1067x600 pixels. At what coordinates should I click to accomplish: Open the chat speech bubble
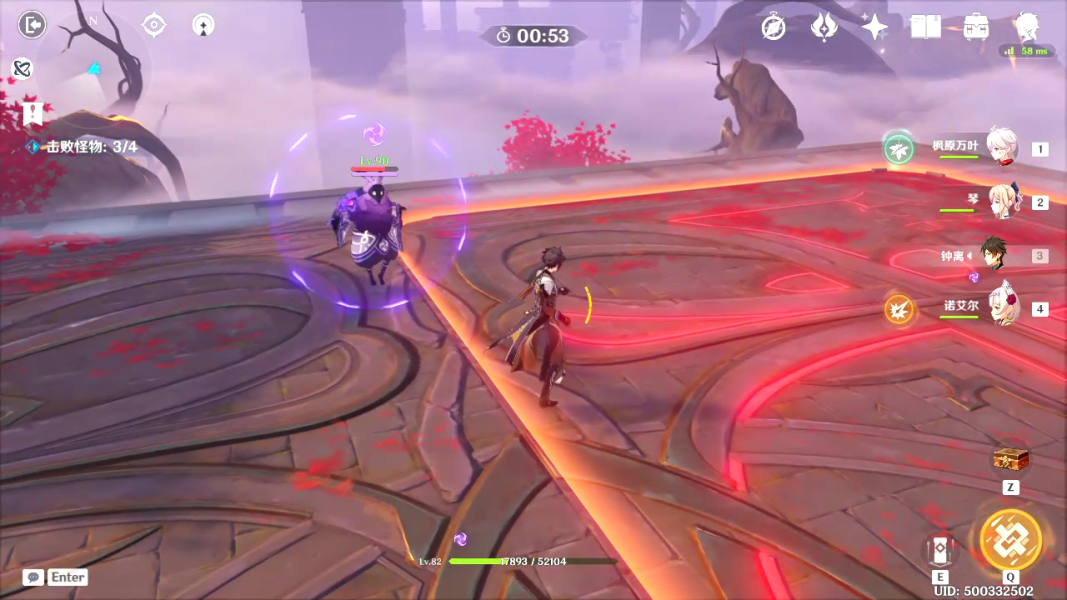coord(33,577)
